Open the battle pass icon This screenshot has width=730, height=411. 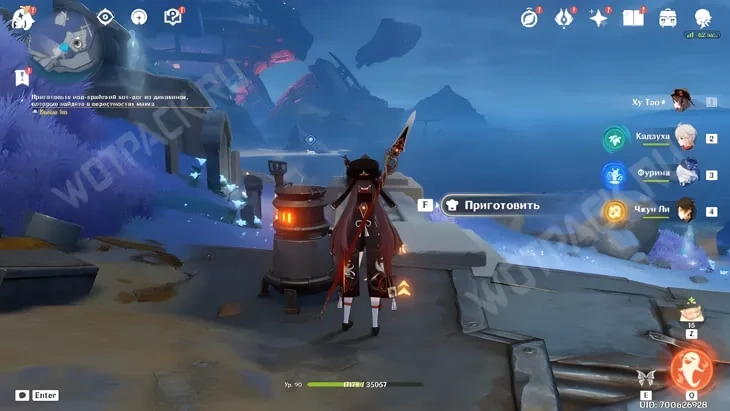[x=565, y=17]
